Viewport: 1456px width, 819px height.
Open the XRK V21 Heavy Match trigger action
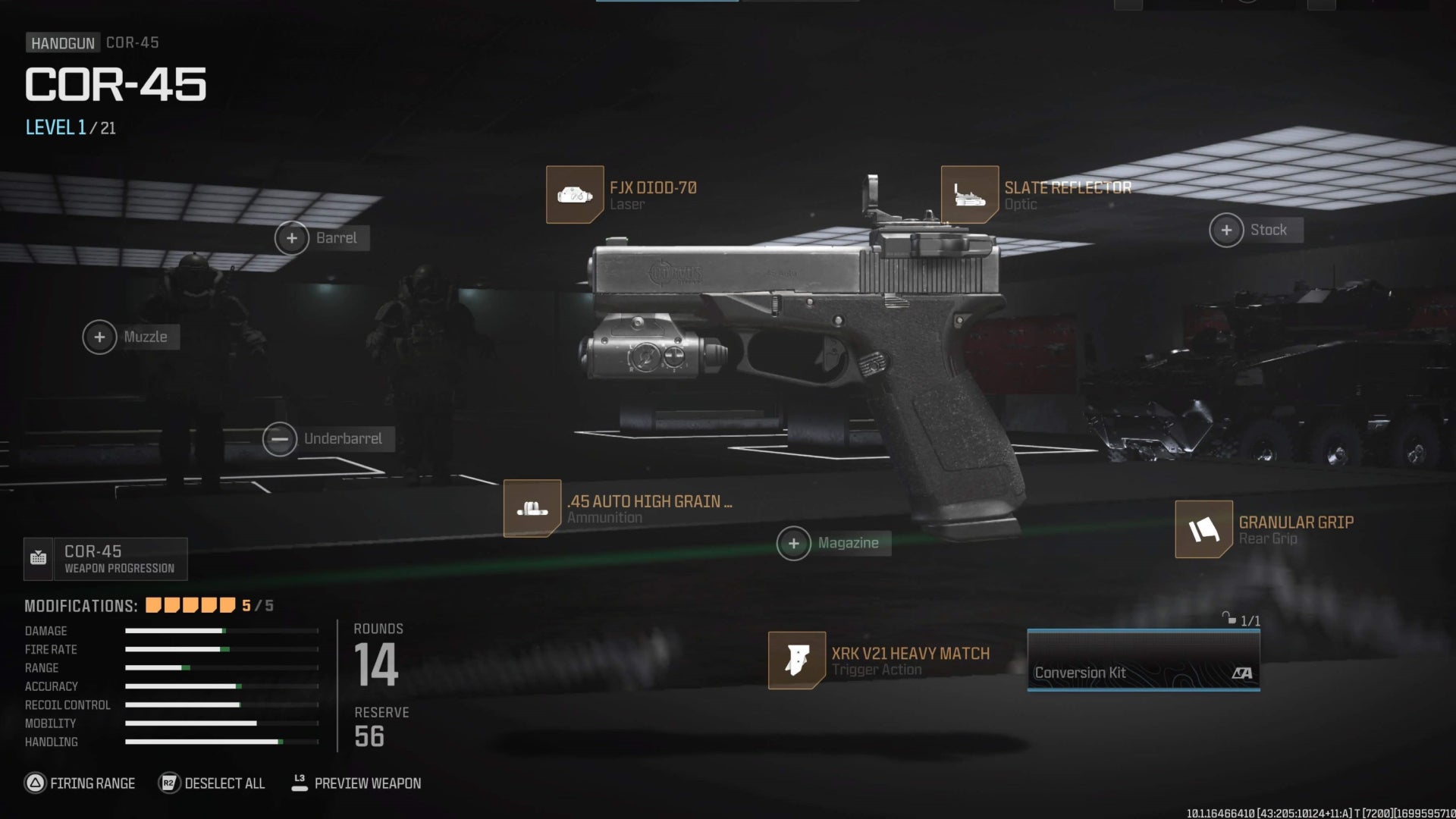coord(797,661)
